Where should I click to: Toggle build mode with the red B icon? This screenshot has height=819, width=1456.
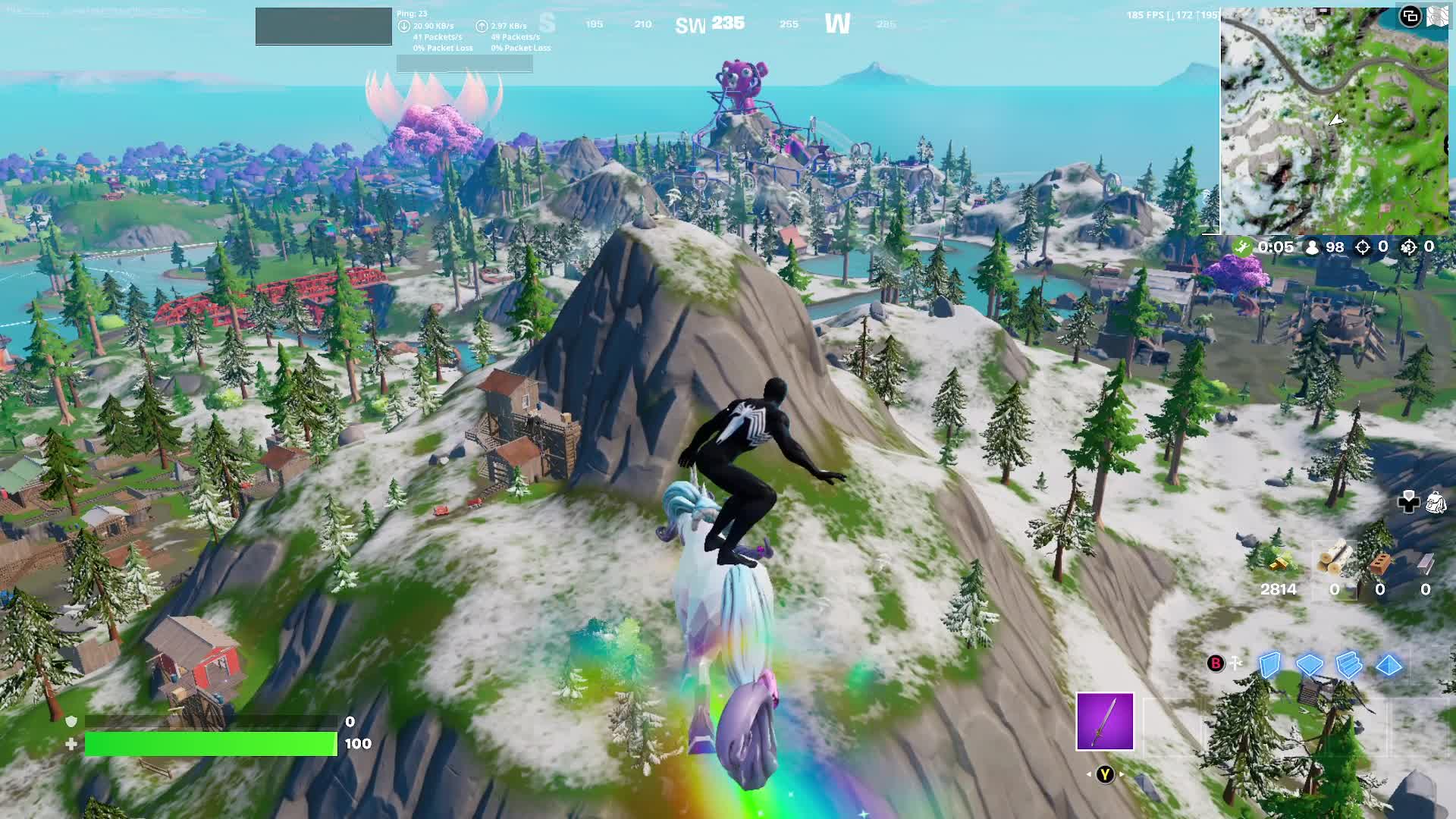click(x=1216, y=663)
